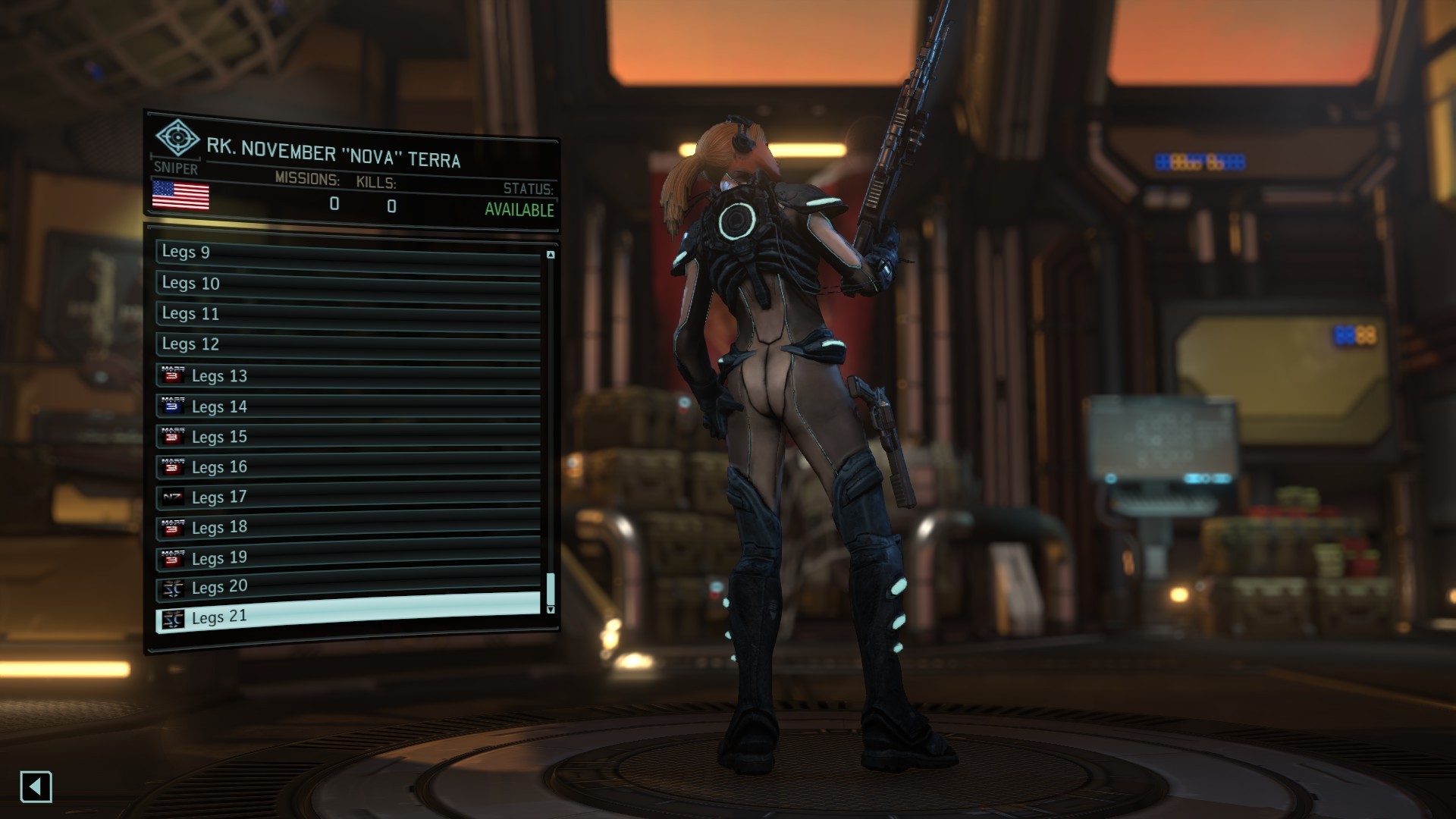1456x819 pixels.
Task: Select the Legs 16 option
Action: (x=347, y=467)
